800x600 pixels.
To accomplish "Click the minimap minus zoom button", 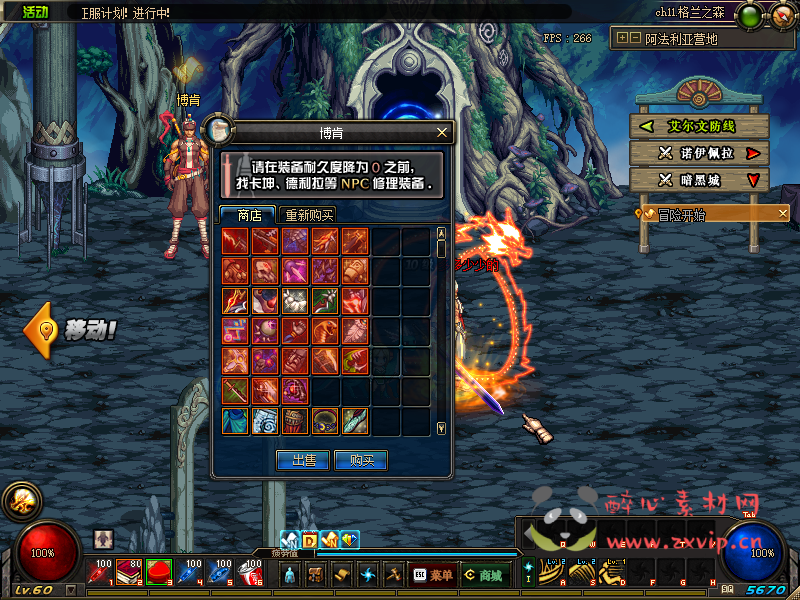I will 635,38.
